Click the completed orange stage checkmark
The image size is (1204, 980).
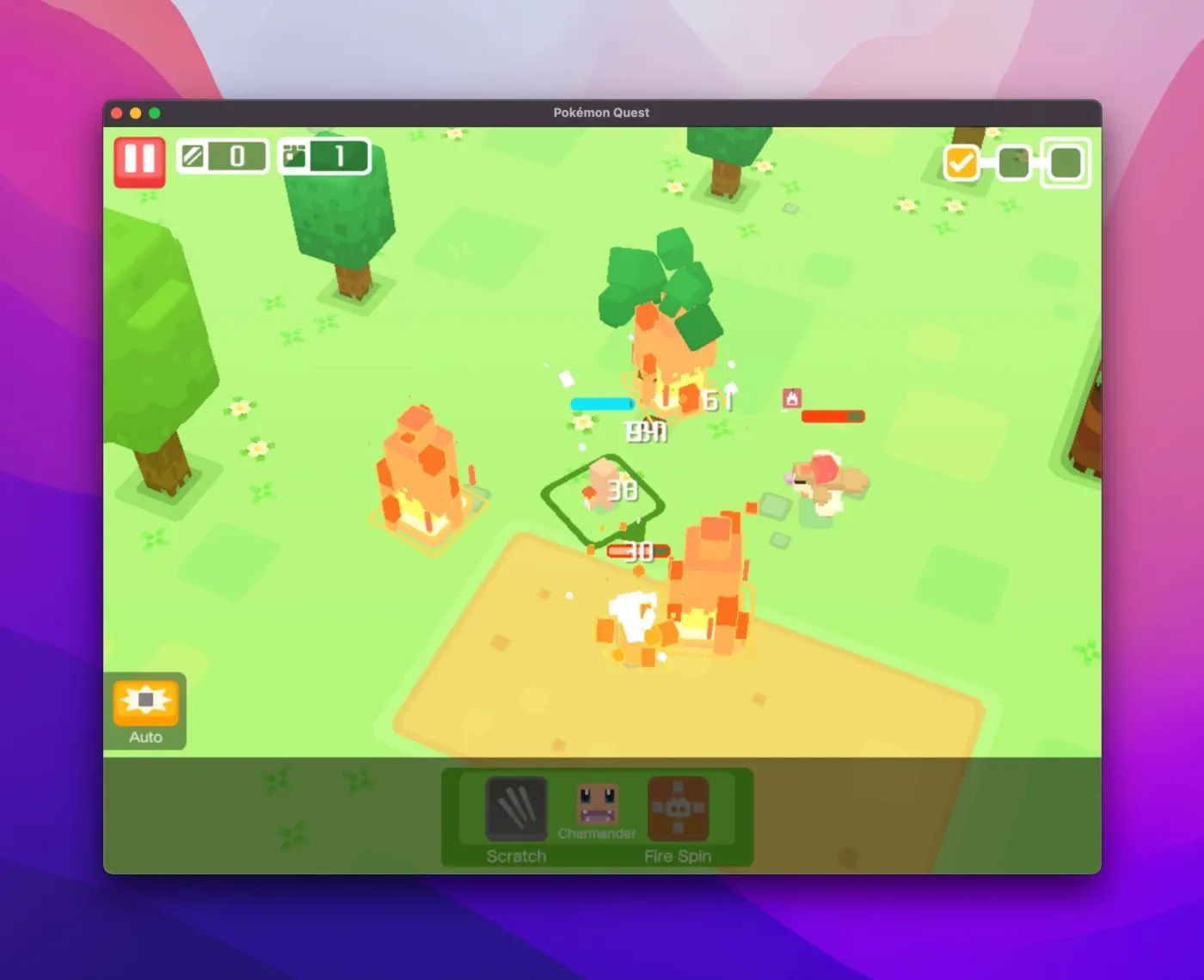pyautogui.click(x=961, y=162)
